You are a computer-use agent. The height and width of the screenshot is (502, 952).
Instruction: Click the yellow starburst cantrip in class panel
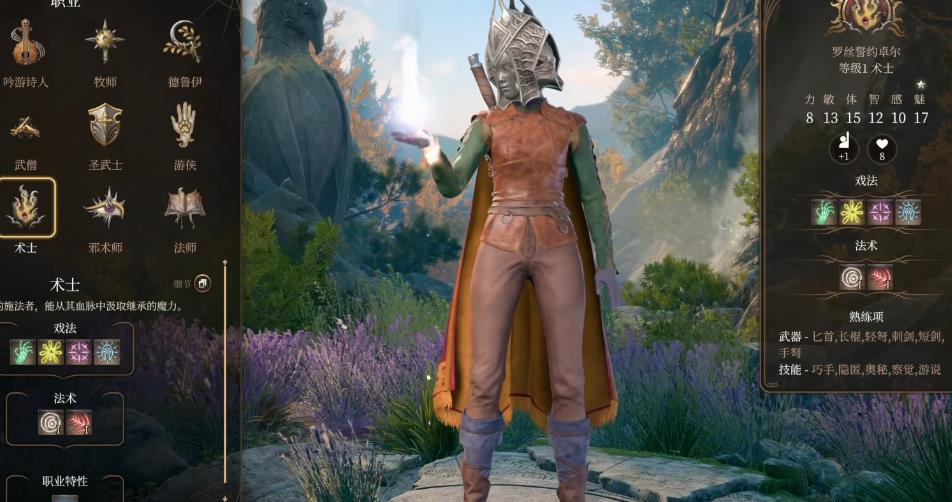(51, 352)
